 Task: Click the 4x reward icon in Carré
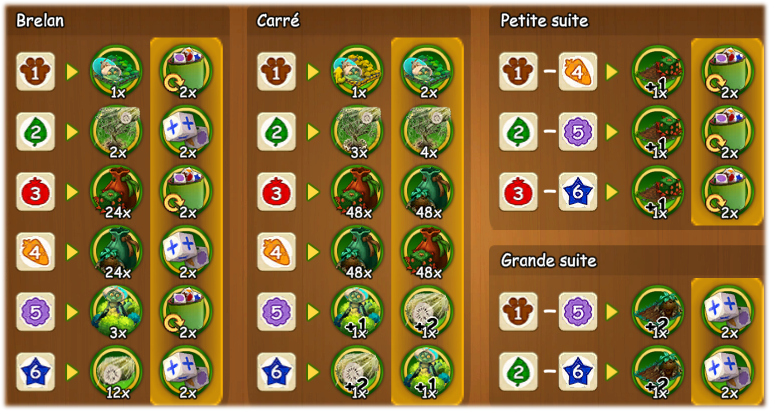click(427, 131)
